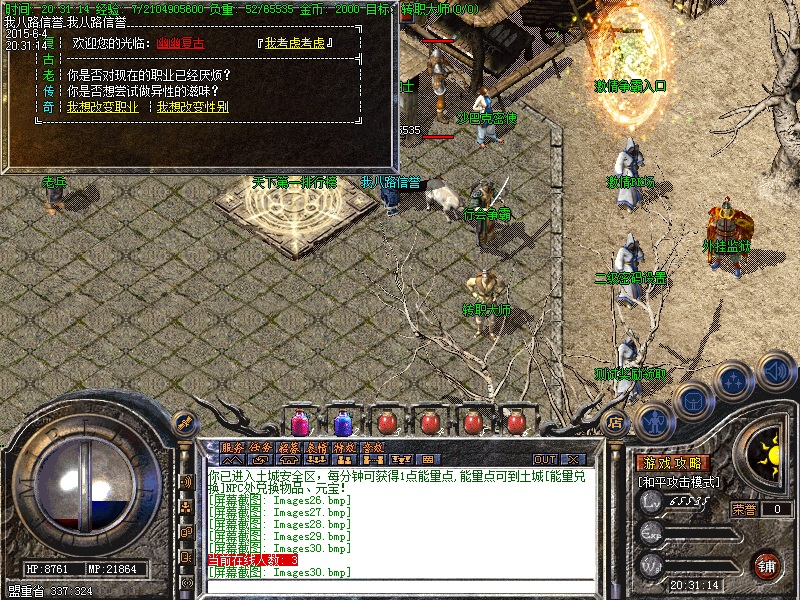Choose the 我想改变职业 dialogue option

(102, 105)
